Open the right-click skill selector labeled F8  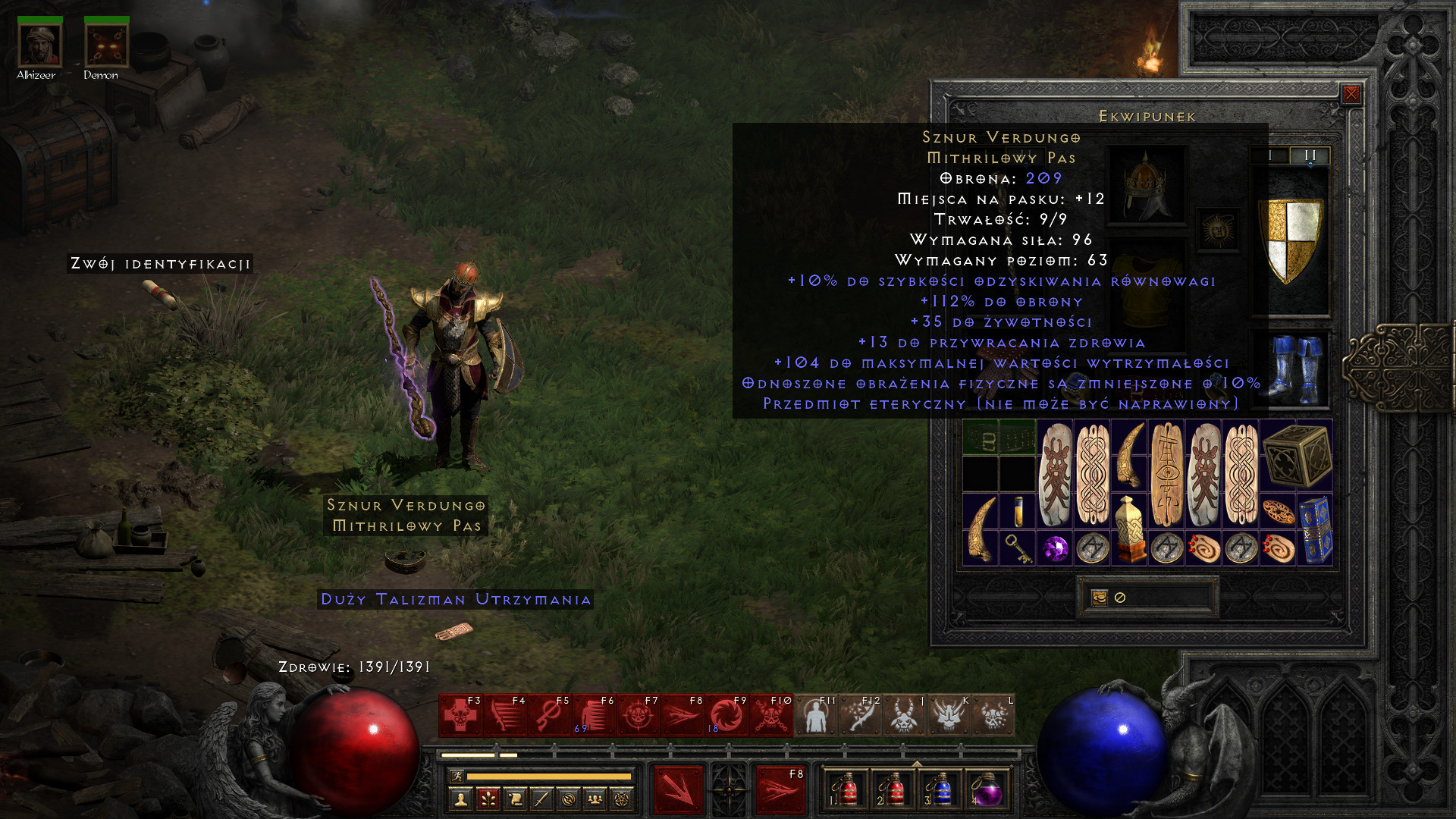point(780,790)
